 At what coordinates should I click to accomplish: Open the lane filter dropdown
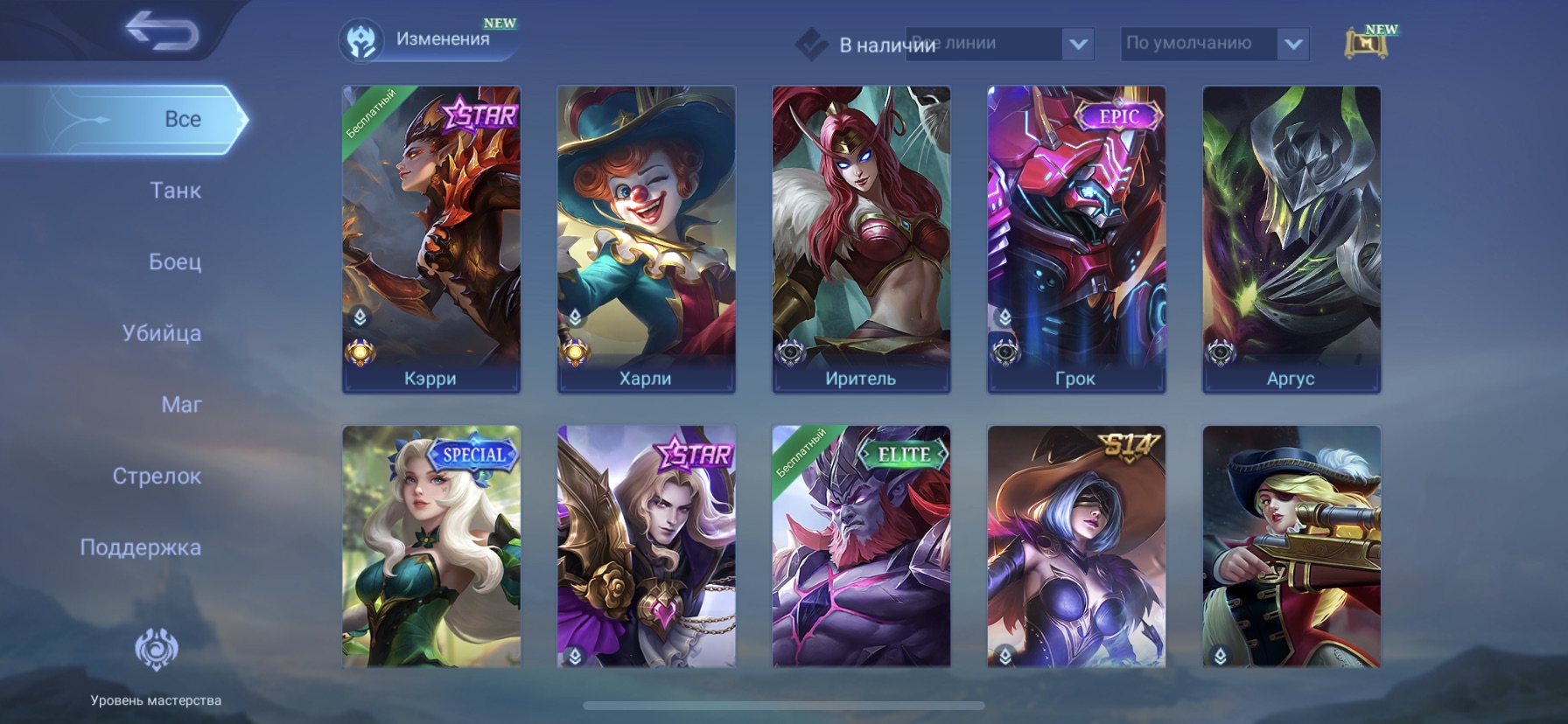(999, 44)
